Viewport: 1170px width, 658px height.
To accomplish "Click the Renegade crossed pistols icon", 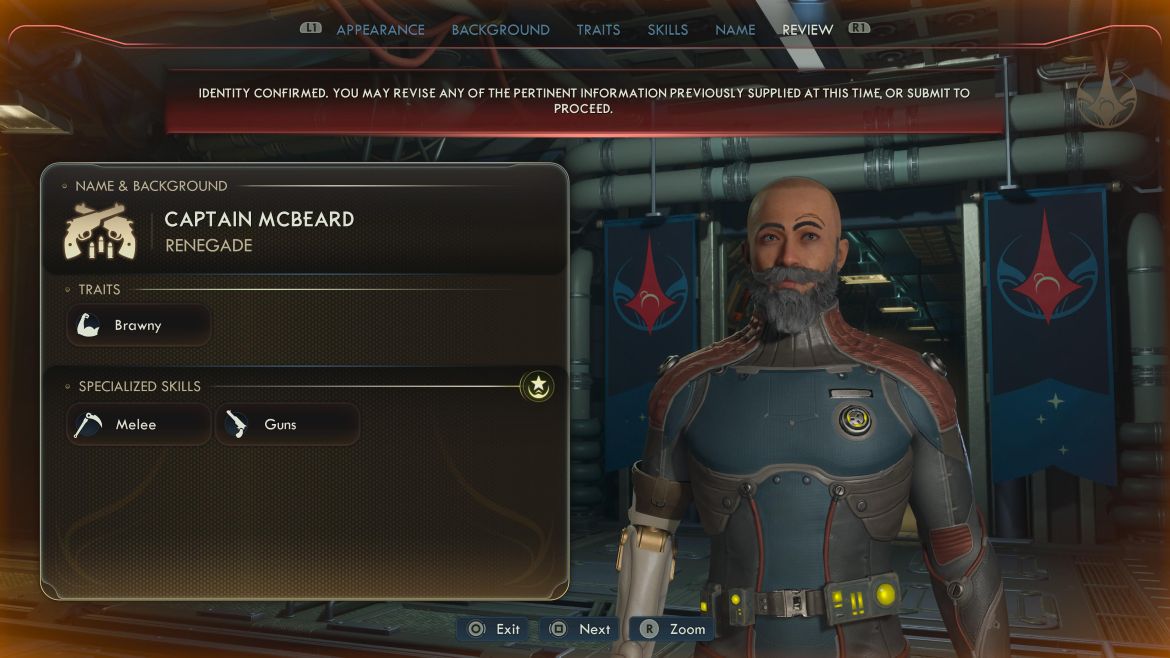I will point(100,231).
